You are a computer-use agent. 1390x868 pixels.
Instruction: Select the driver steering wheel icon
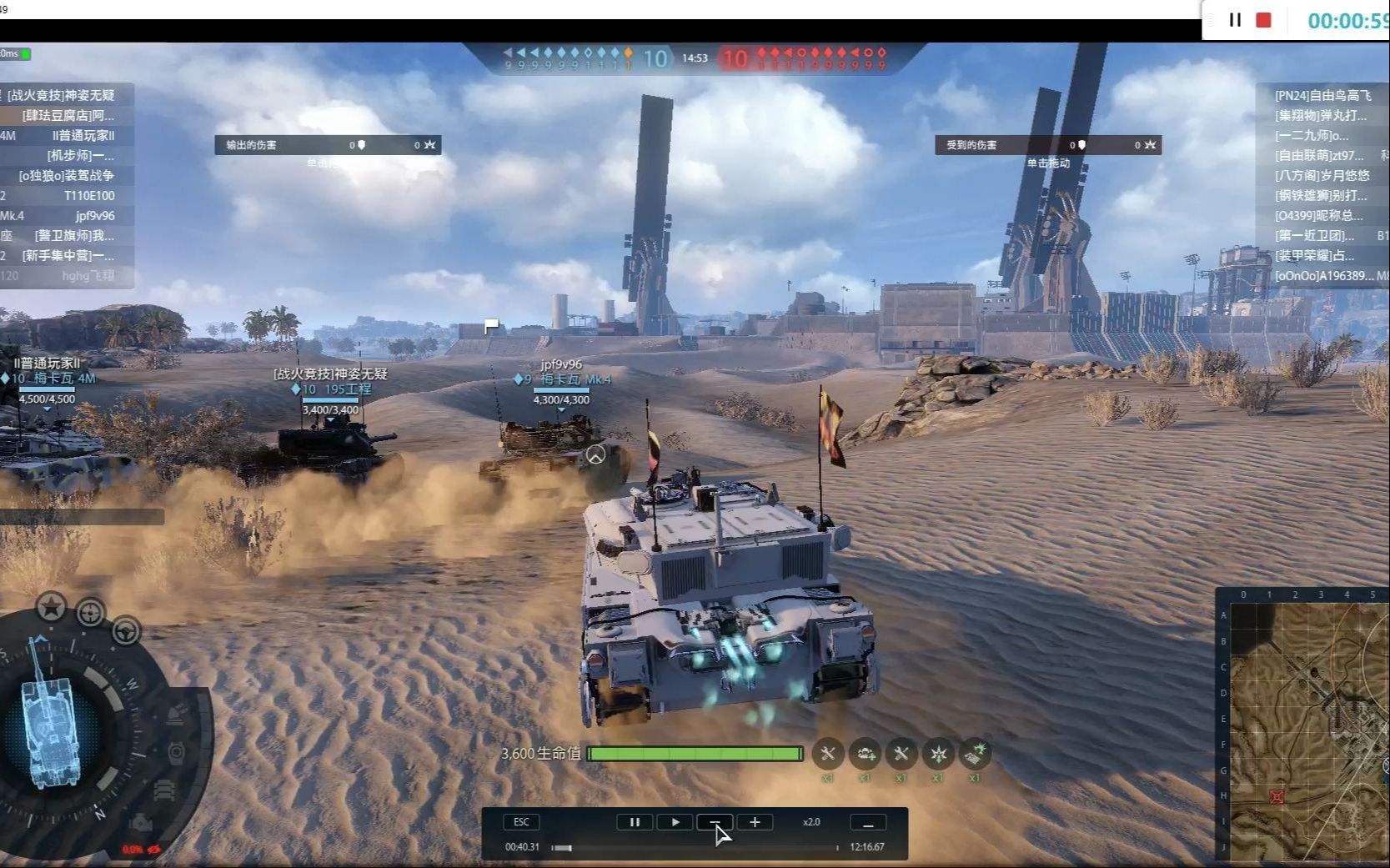coord(126,631)
